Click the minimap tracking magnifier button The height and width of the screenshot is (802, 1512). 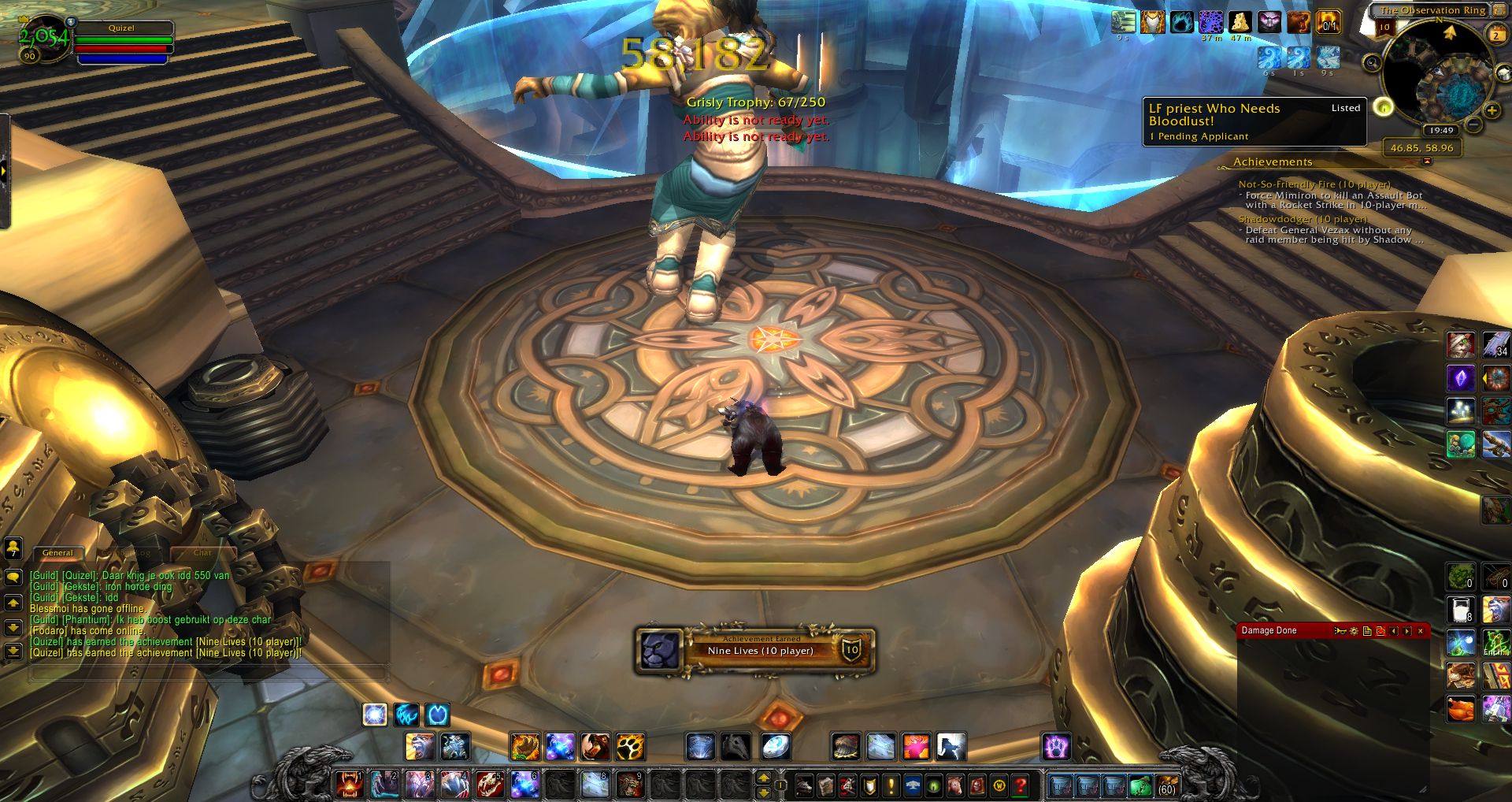tap(1372, 62)
